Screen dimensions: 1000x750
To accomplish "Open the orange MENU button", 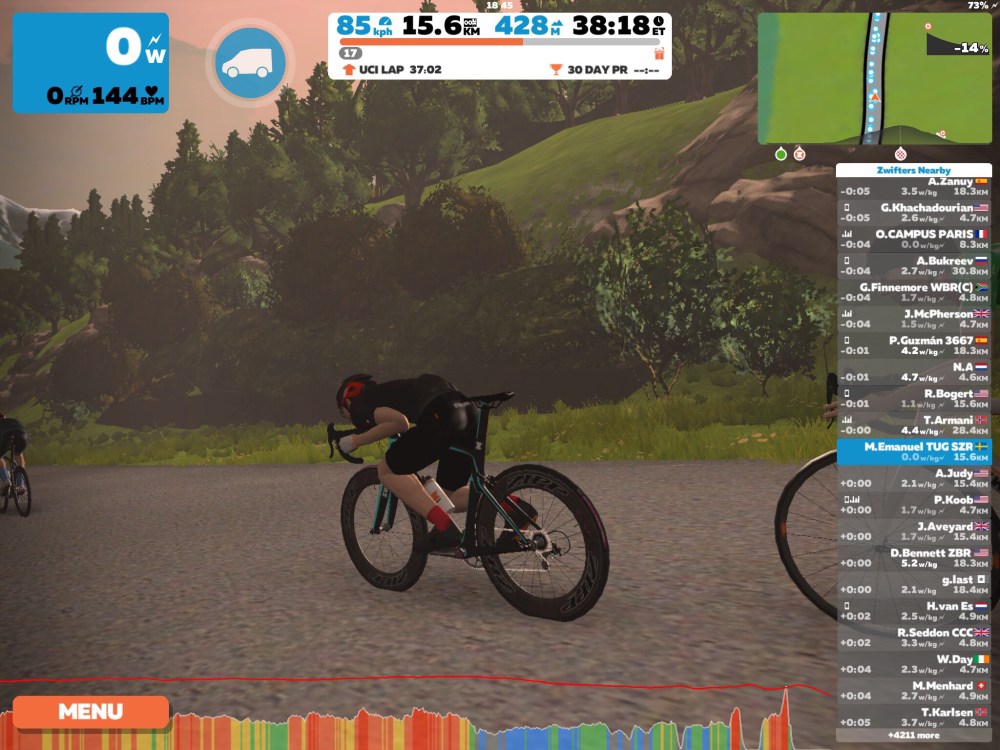I will pyautogui.click(x=90, y=712).
